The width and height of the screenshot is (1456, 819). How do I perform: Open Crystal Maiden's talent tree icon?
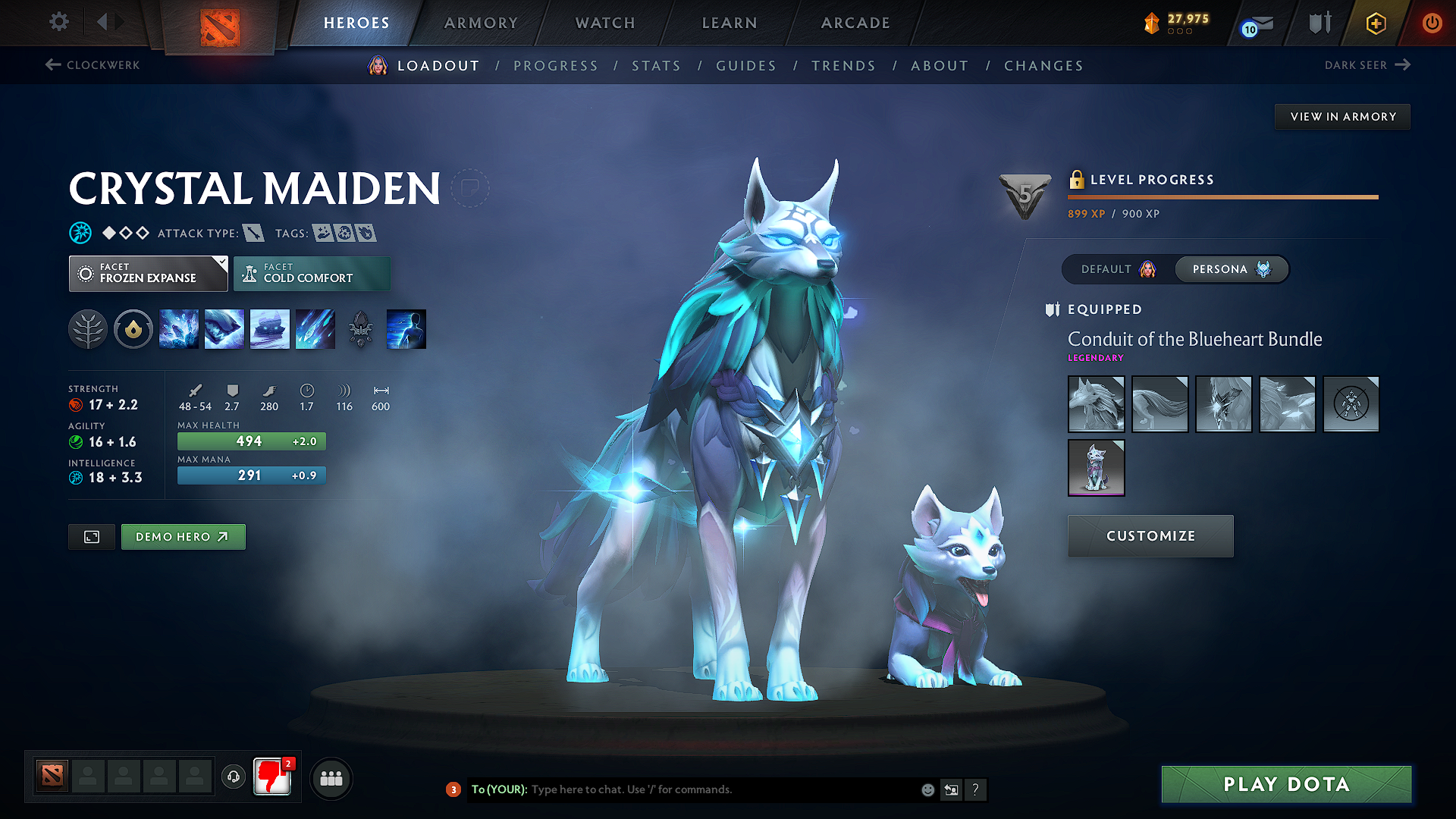pyautogui.click(x=87, y=328)
